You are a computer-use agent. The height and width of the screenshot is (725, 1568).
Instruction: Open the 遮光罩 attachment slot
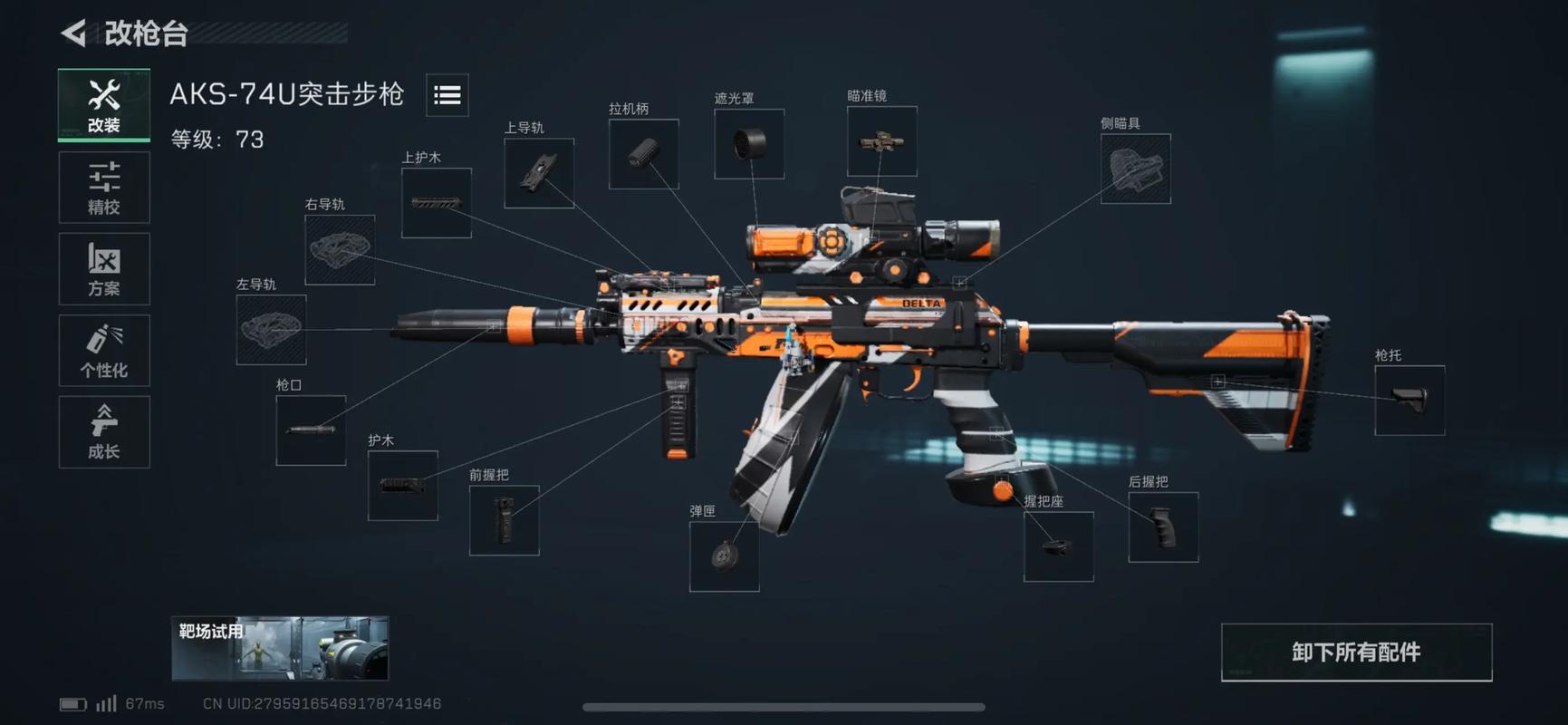tap(749, 144)
